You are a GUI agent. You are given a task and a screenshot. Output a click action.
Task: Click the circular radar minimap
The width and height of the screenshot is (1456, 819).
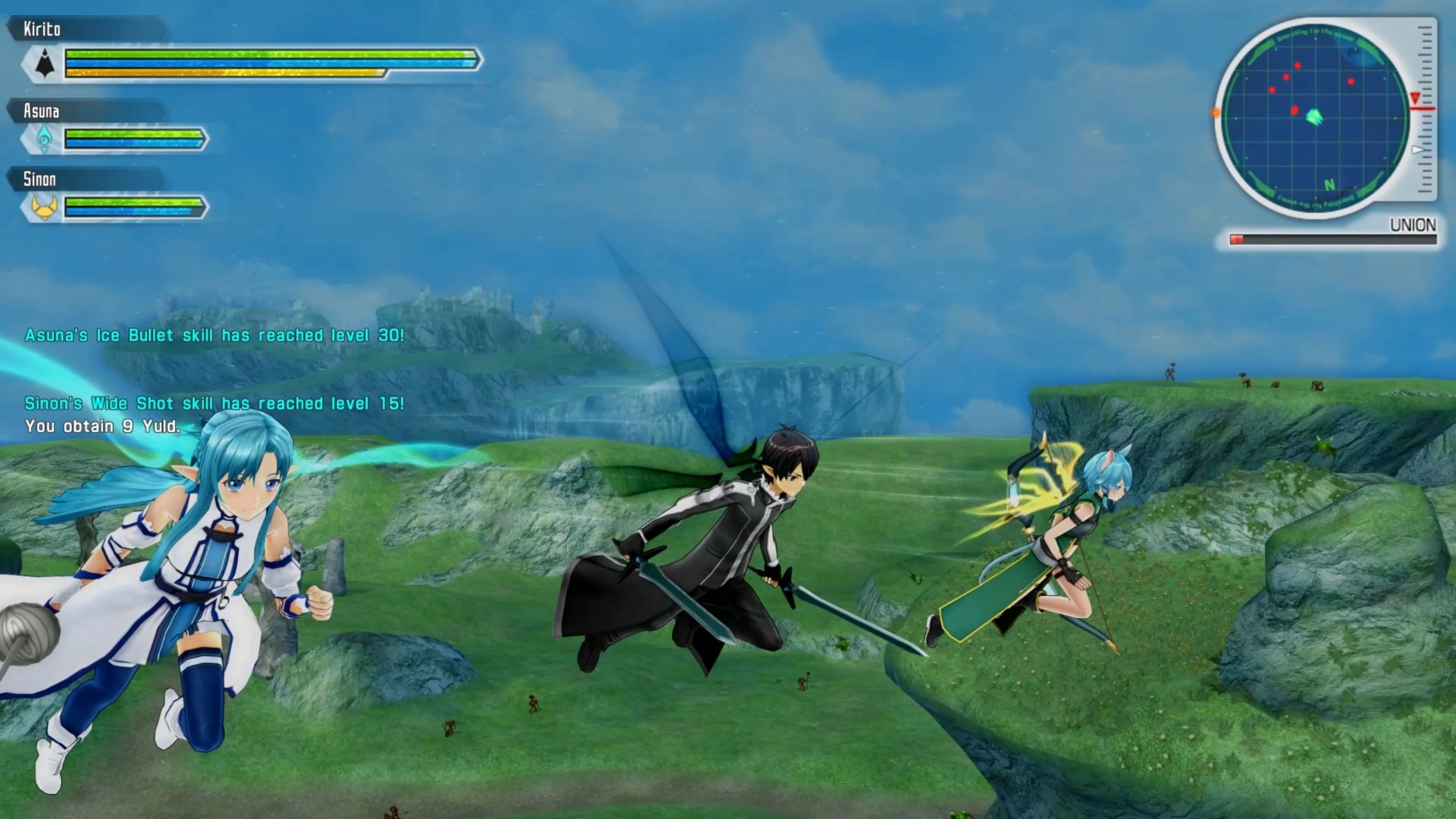click(x=1316, y=118)
